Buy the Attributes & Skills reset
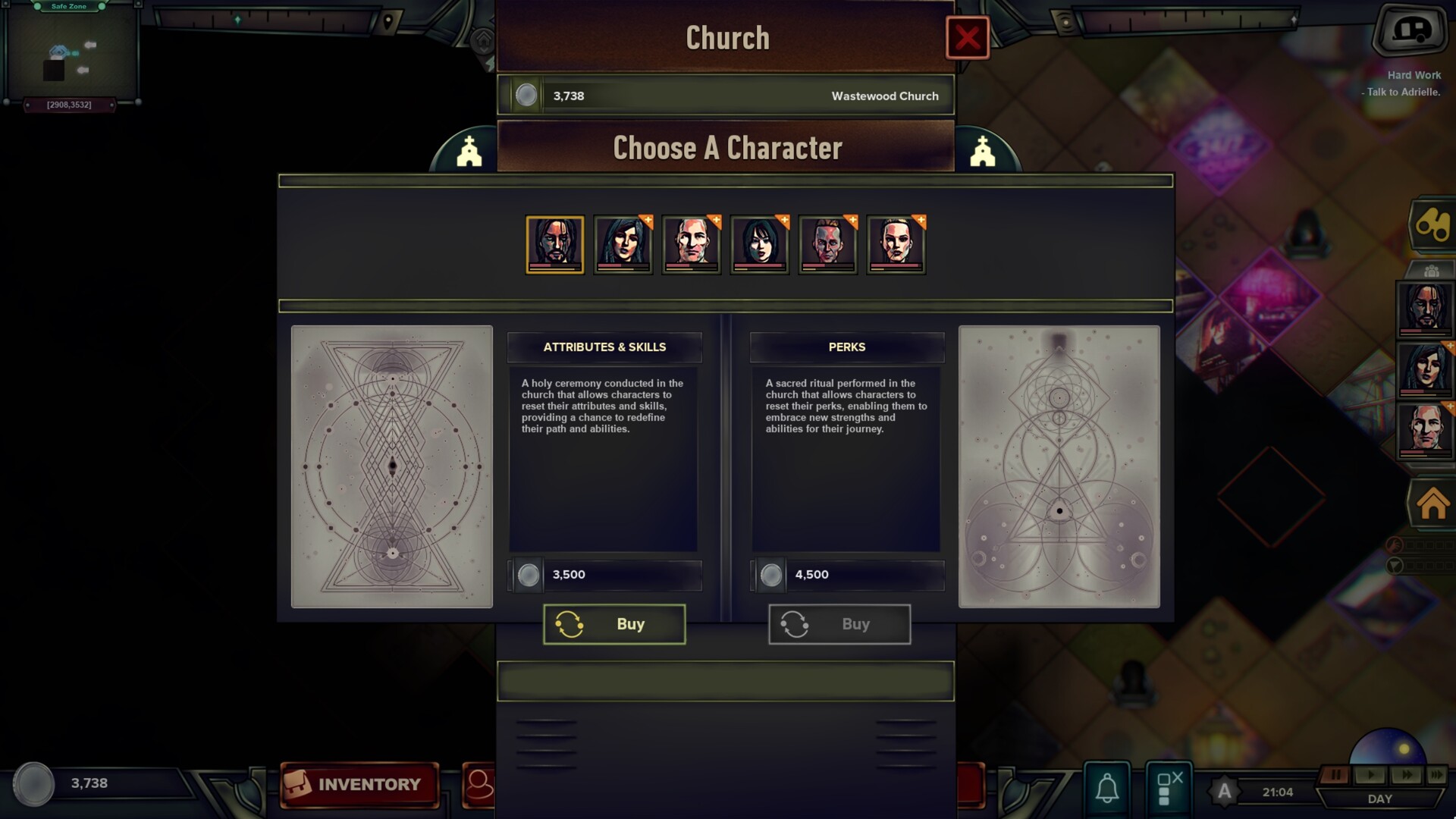This screenshot has width=1456, height=819. point(614,623)
